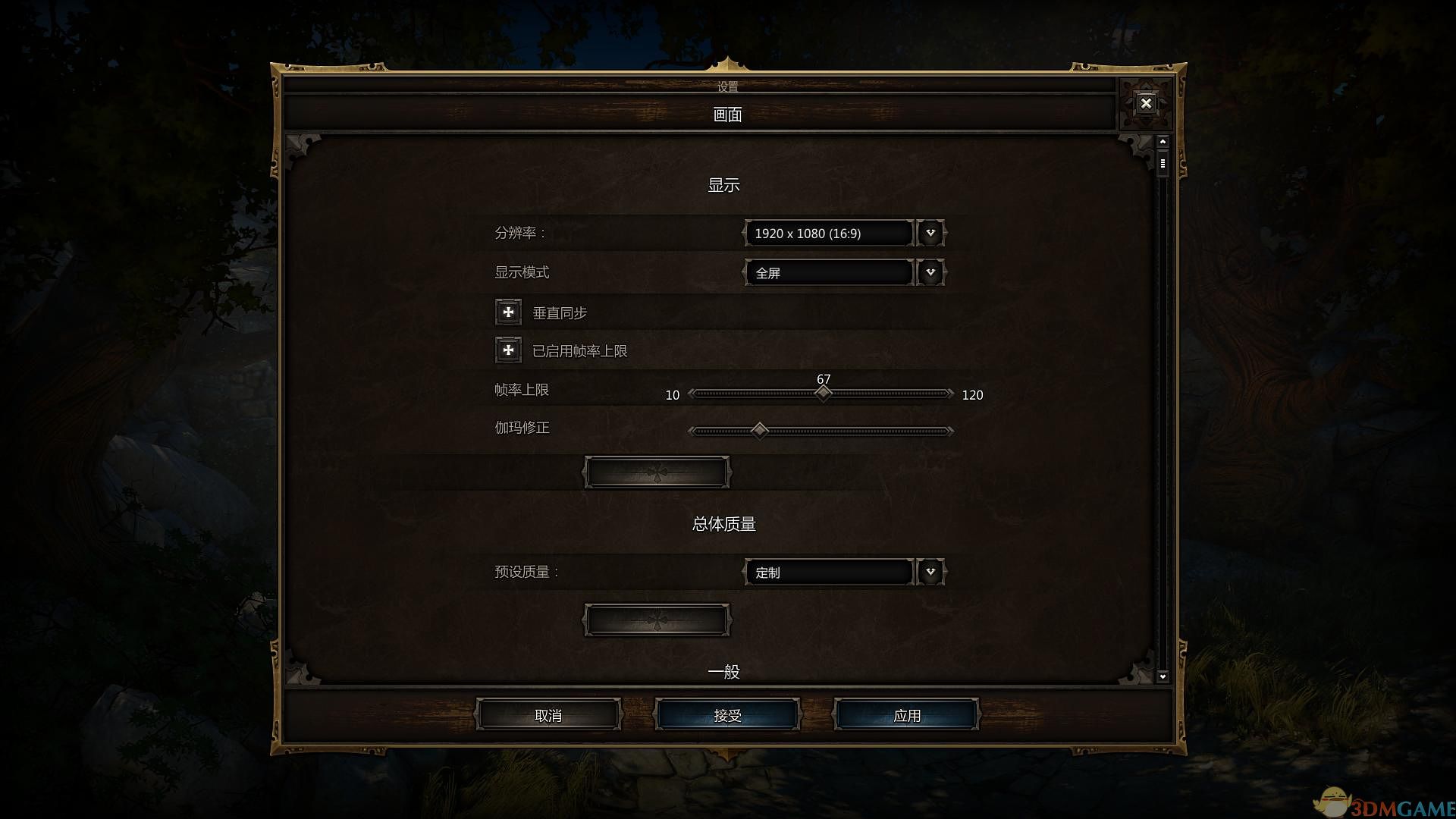Click the 取消 cancel button
This screenshot has height=819, width=1456.
[548, 714]
